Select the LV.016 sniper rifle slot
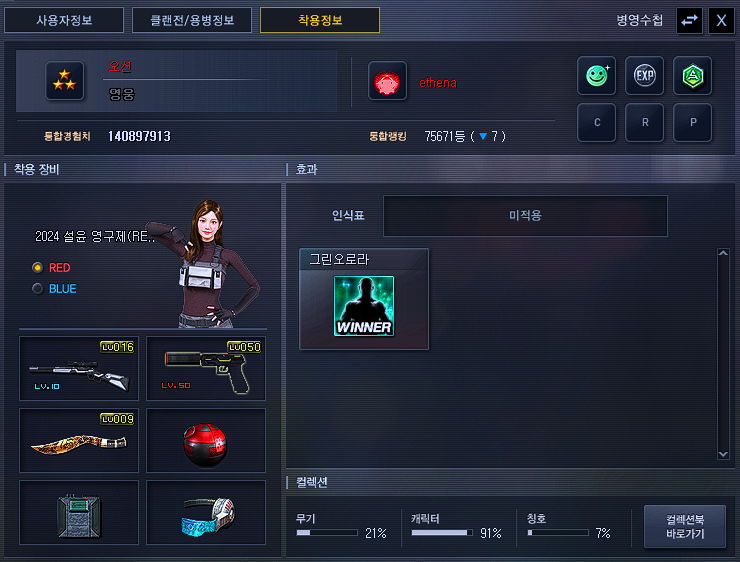This screenshot has width=740, height=562. [78, 369]
